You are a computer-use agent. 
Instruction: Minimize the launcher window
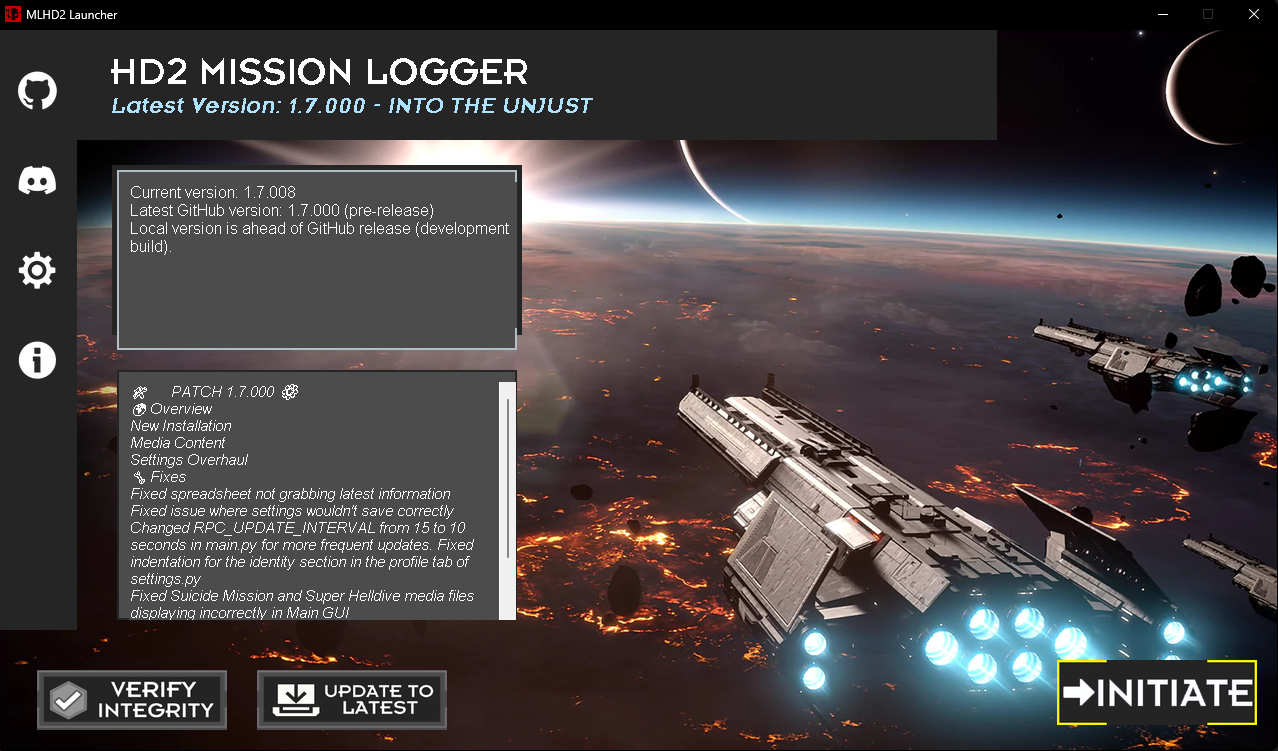(x=1162, y=14)
